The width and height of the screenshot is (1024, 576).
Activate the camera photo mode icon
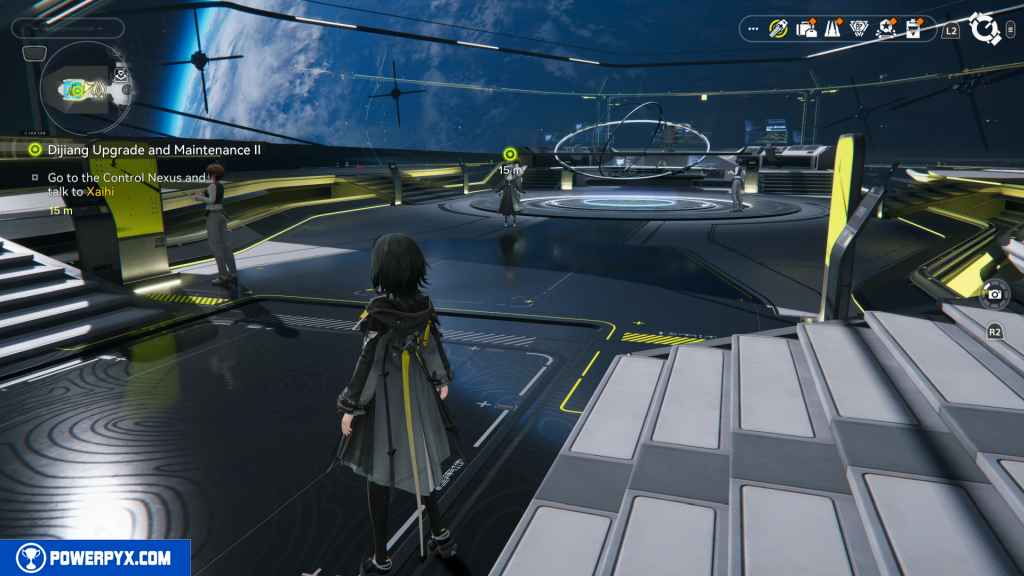(x=995, y=294)
